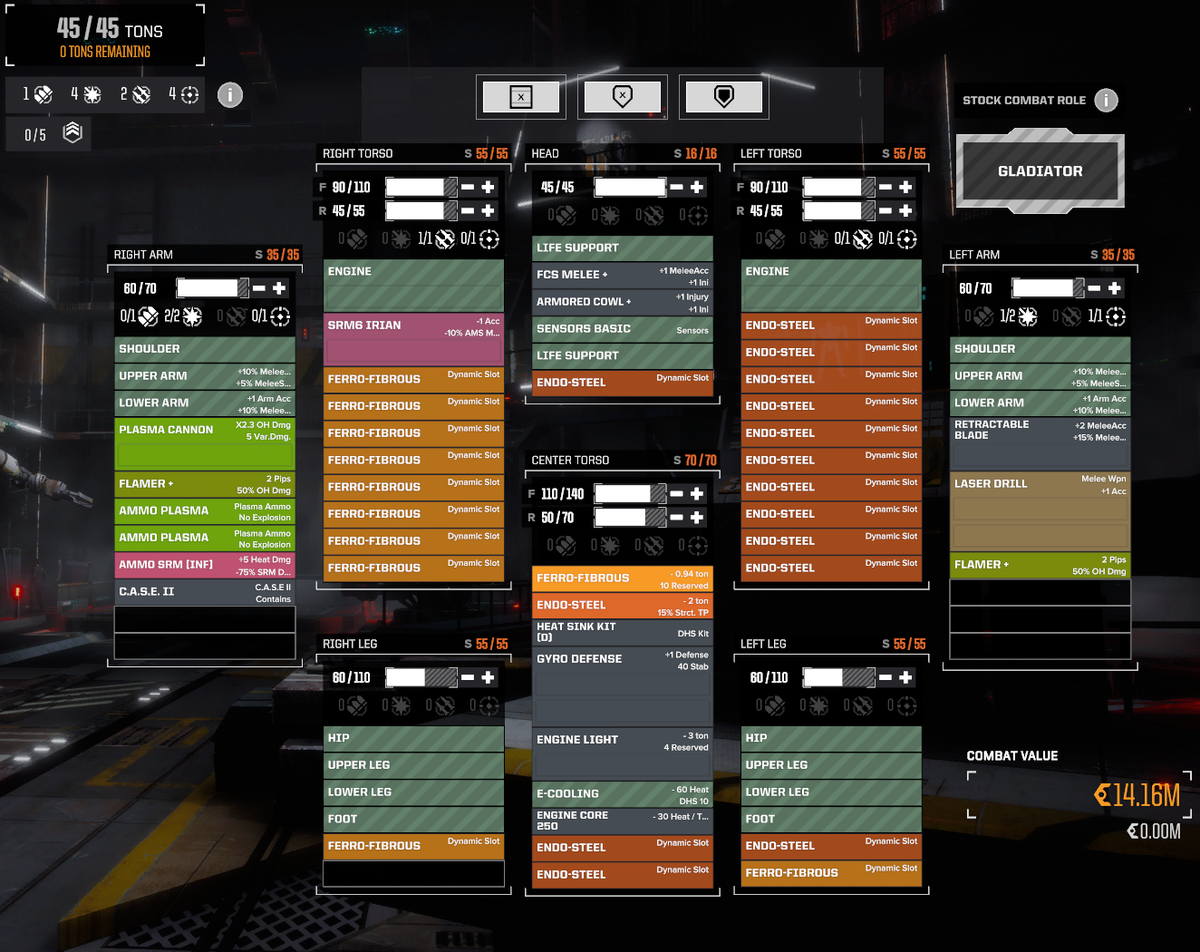1200x952 pixels.
Task: Click the shield armor button at top
Action: point(722,97)
